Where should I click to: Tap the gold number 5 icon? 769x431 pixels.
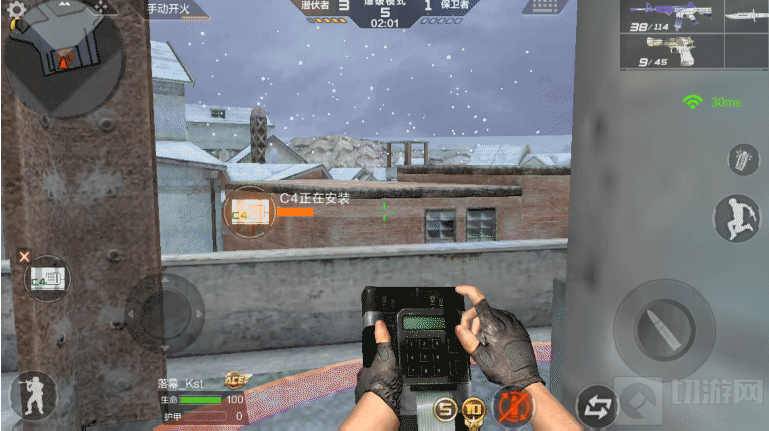pos(446,410)
